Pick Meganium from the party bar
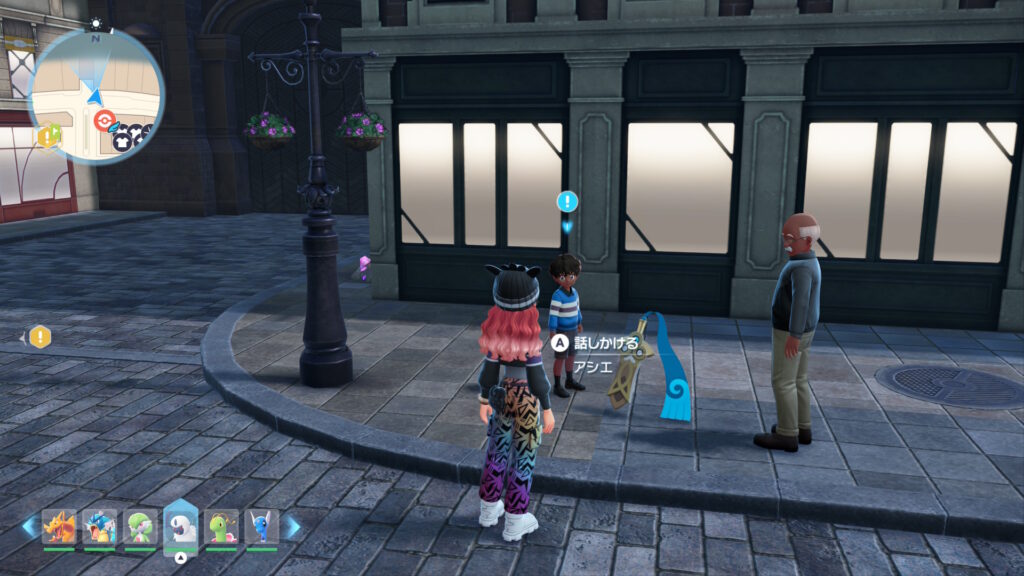 click(221, 525)
